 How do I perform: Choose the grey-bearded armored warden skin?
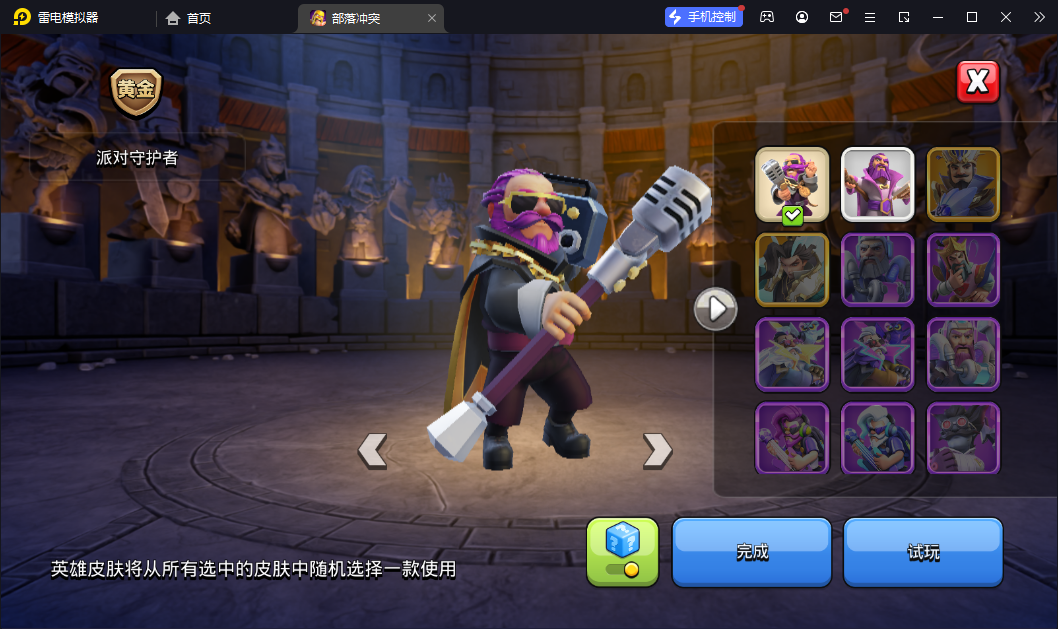point(877,269)
